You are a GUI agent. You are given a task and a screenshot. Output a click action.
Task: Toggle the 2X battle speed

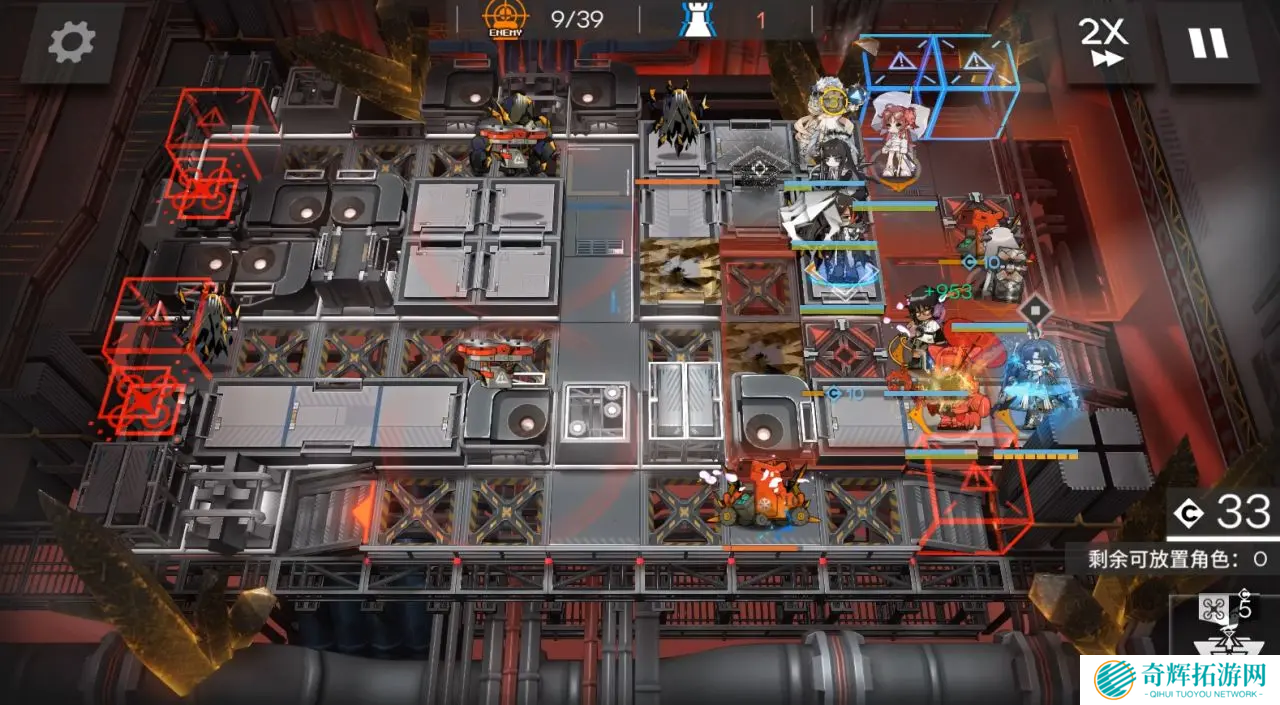click(1103, 42)
